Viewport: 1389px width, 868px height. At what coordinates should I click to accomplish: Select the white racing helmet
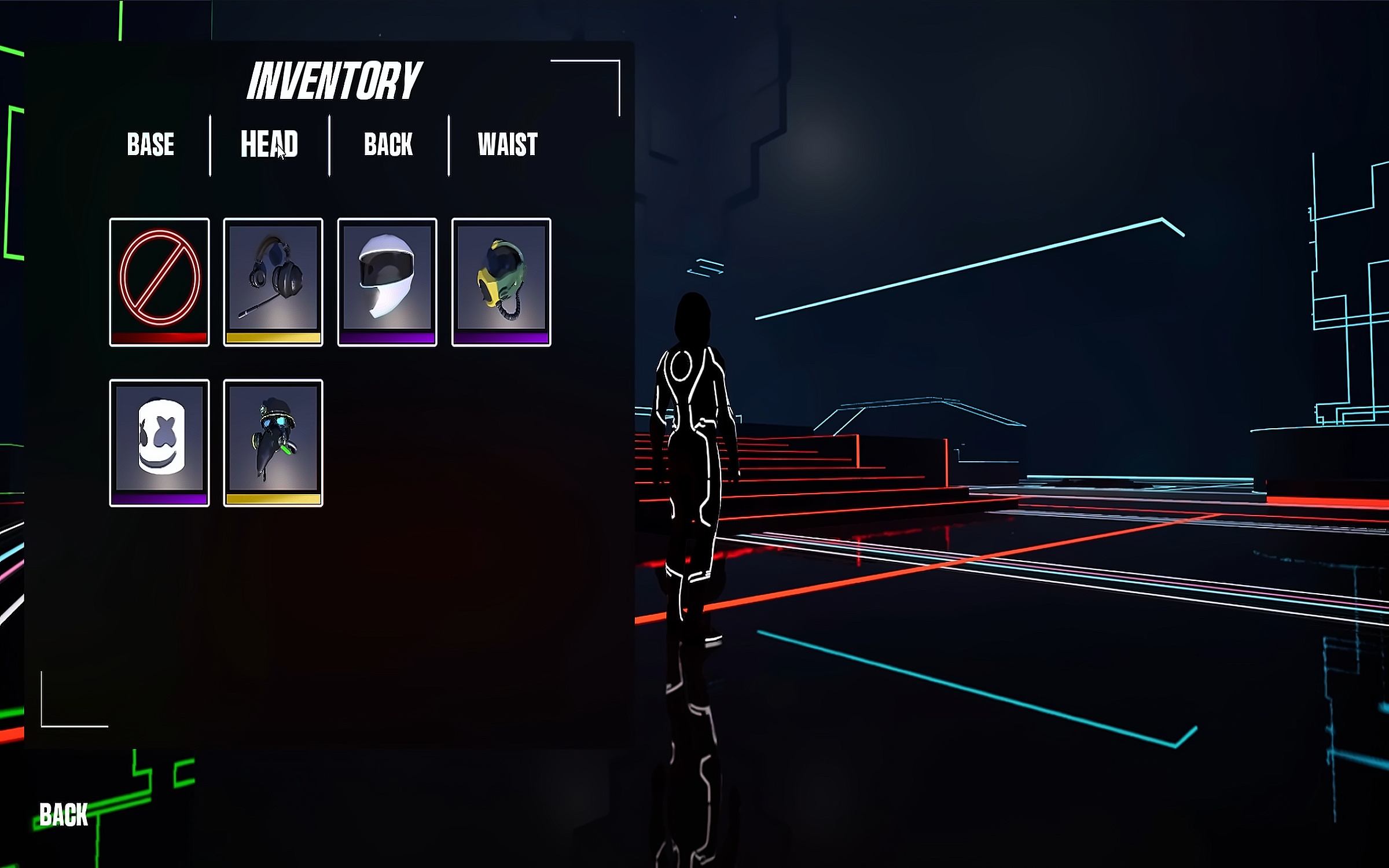[x=387, y=282]
